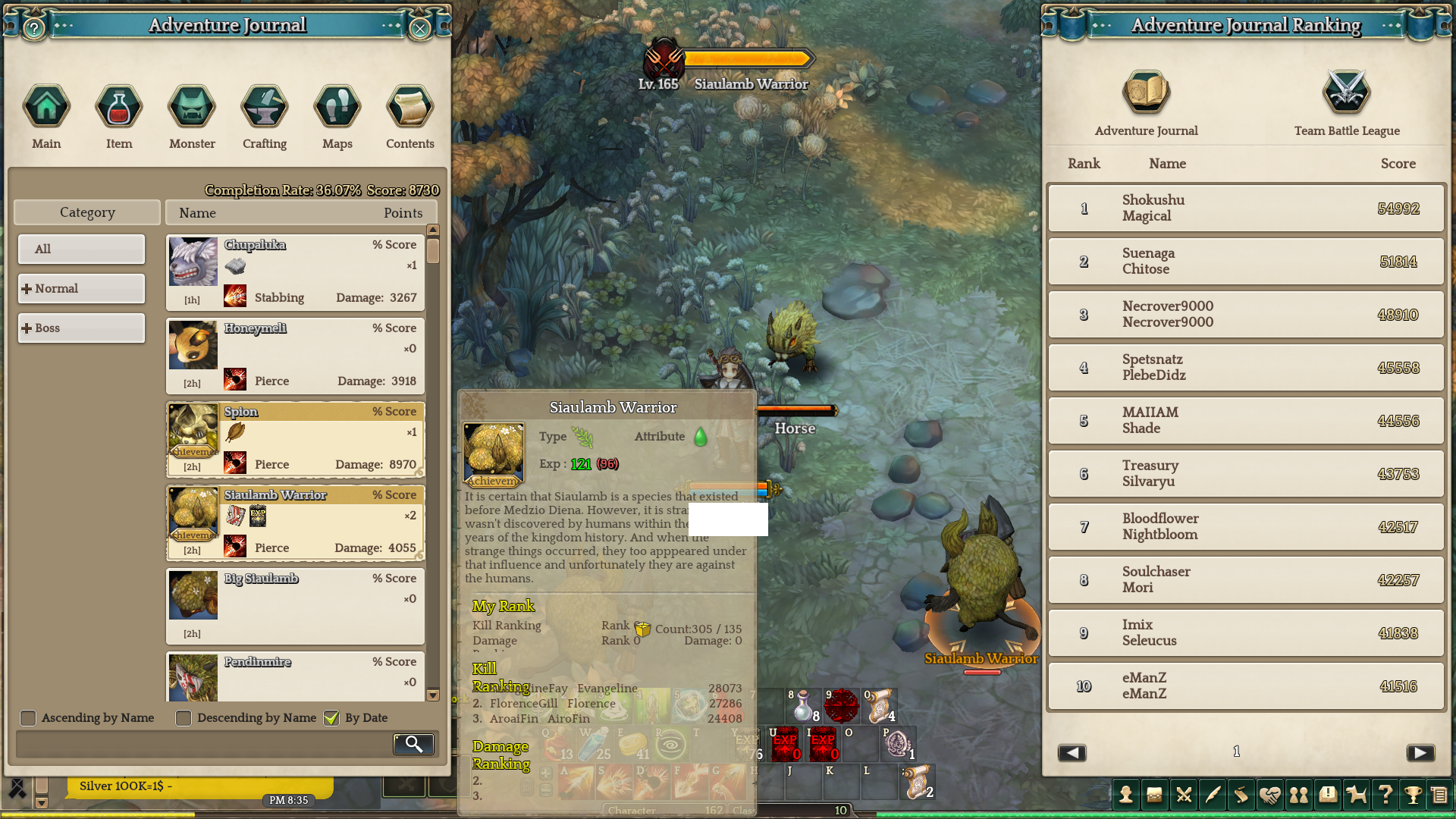Go to the next ranking page
This screenshot has width=1456, height=819.
click(x=1420, y=752)
